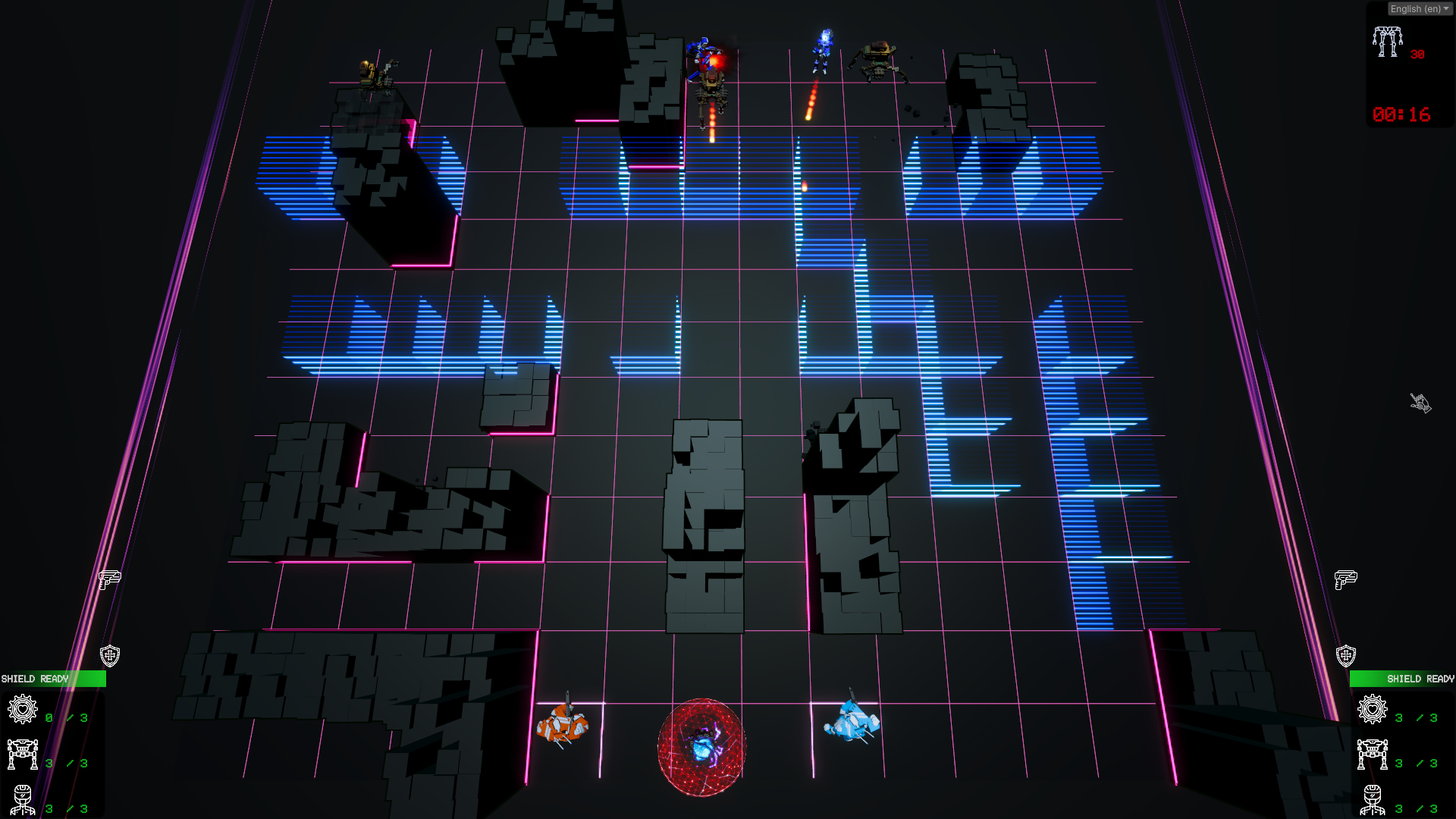The width and height of the screenshot is (1456, 819).
Task: Click the red 30 score counter
Action: pyautogui.click(x=1417, y=54)
